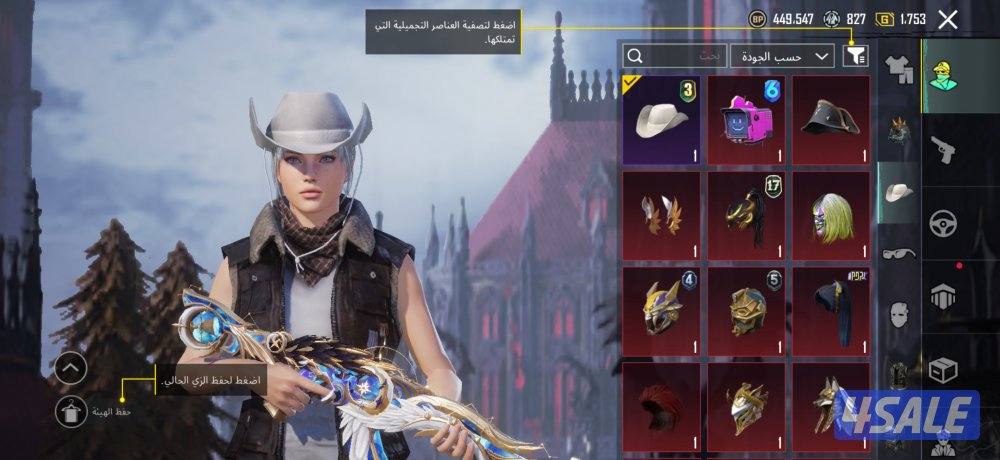Open the sort-by-quality dropdown
The width and height of the screenshot is (1000, 460).
click(782, 56)
